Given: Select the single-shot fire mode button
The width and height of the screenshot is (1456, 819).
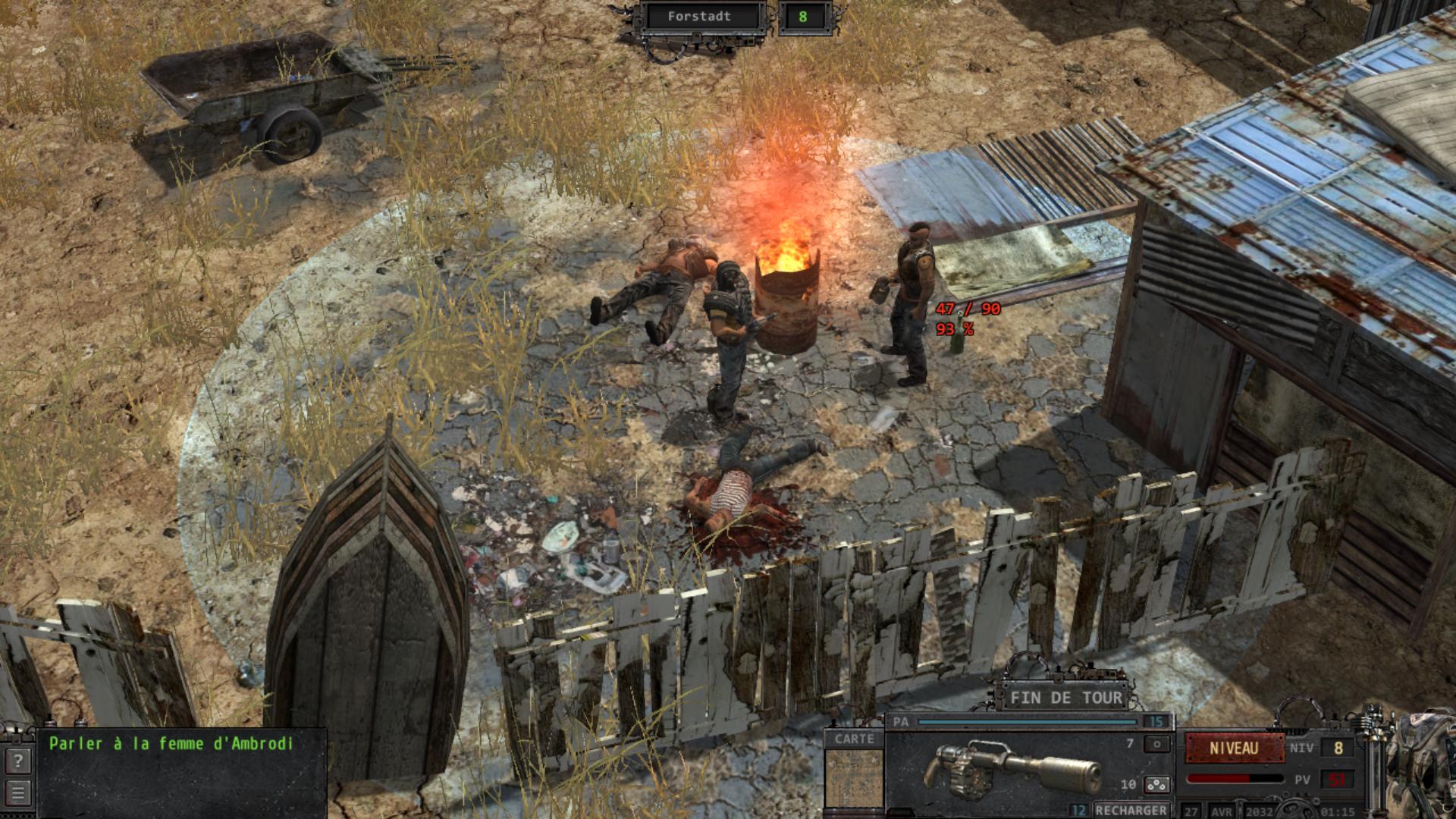Looking at the screenshot, I should pos(1156,745).
